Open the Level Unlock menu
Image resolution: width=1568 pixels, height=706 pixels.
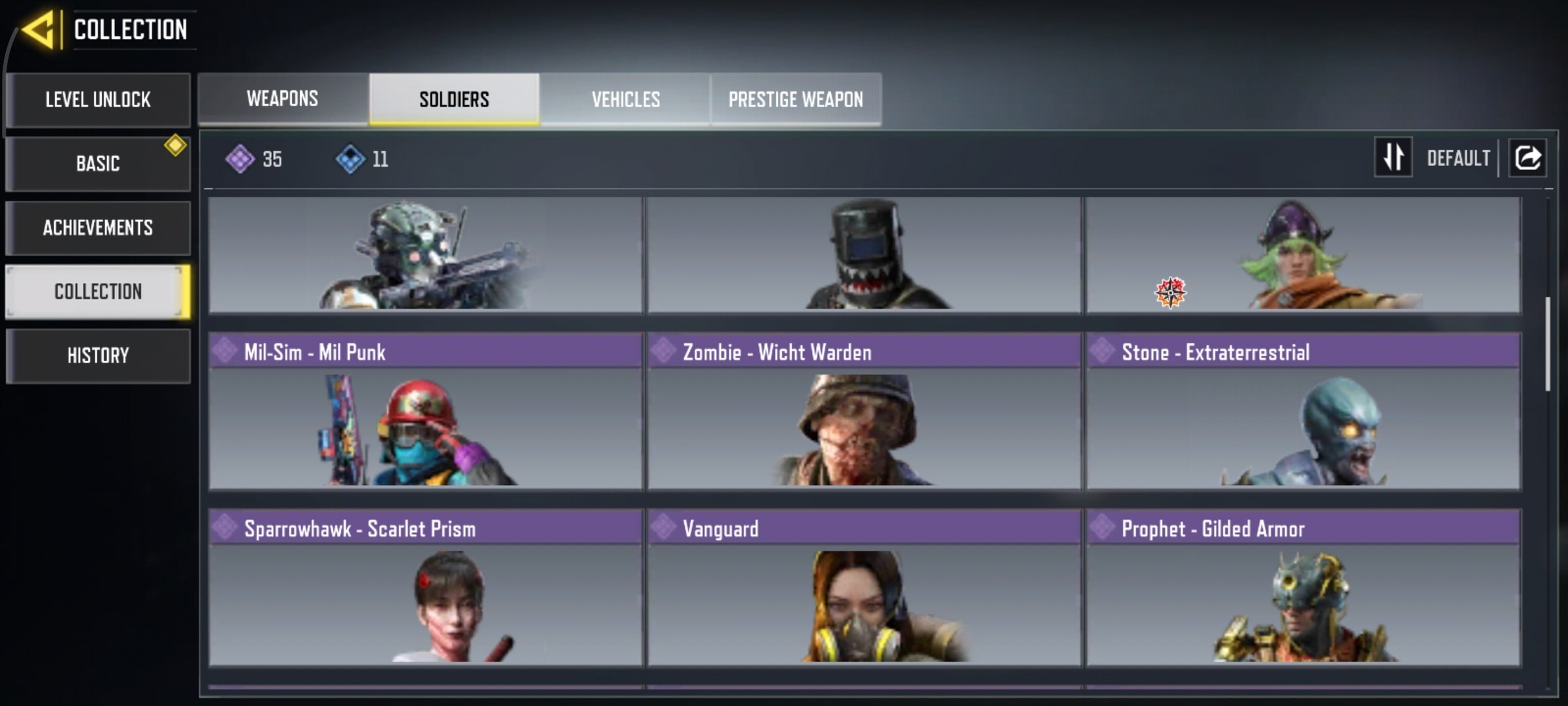click(98, 100)
